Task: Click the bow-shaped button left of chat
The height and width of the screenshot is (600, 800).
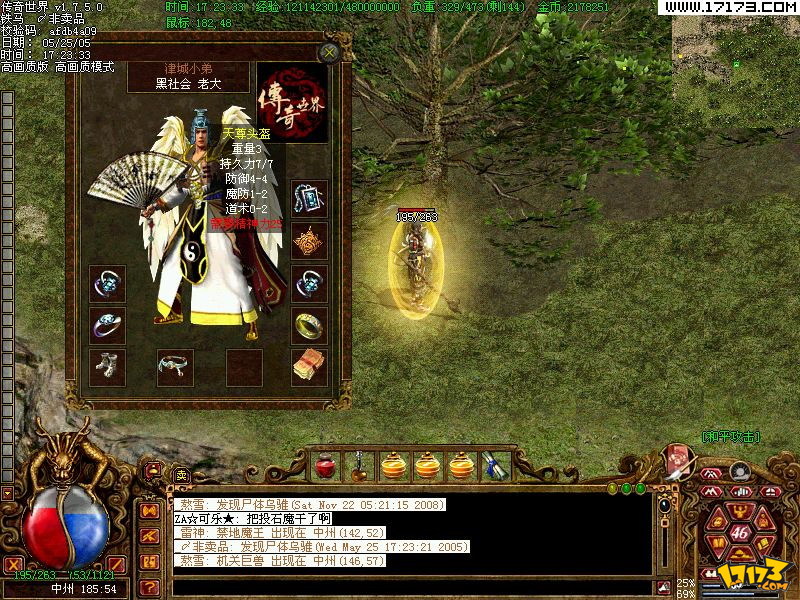Action: pyautogui.click(x=149, y=510)
